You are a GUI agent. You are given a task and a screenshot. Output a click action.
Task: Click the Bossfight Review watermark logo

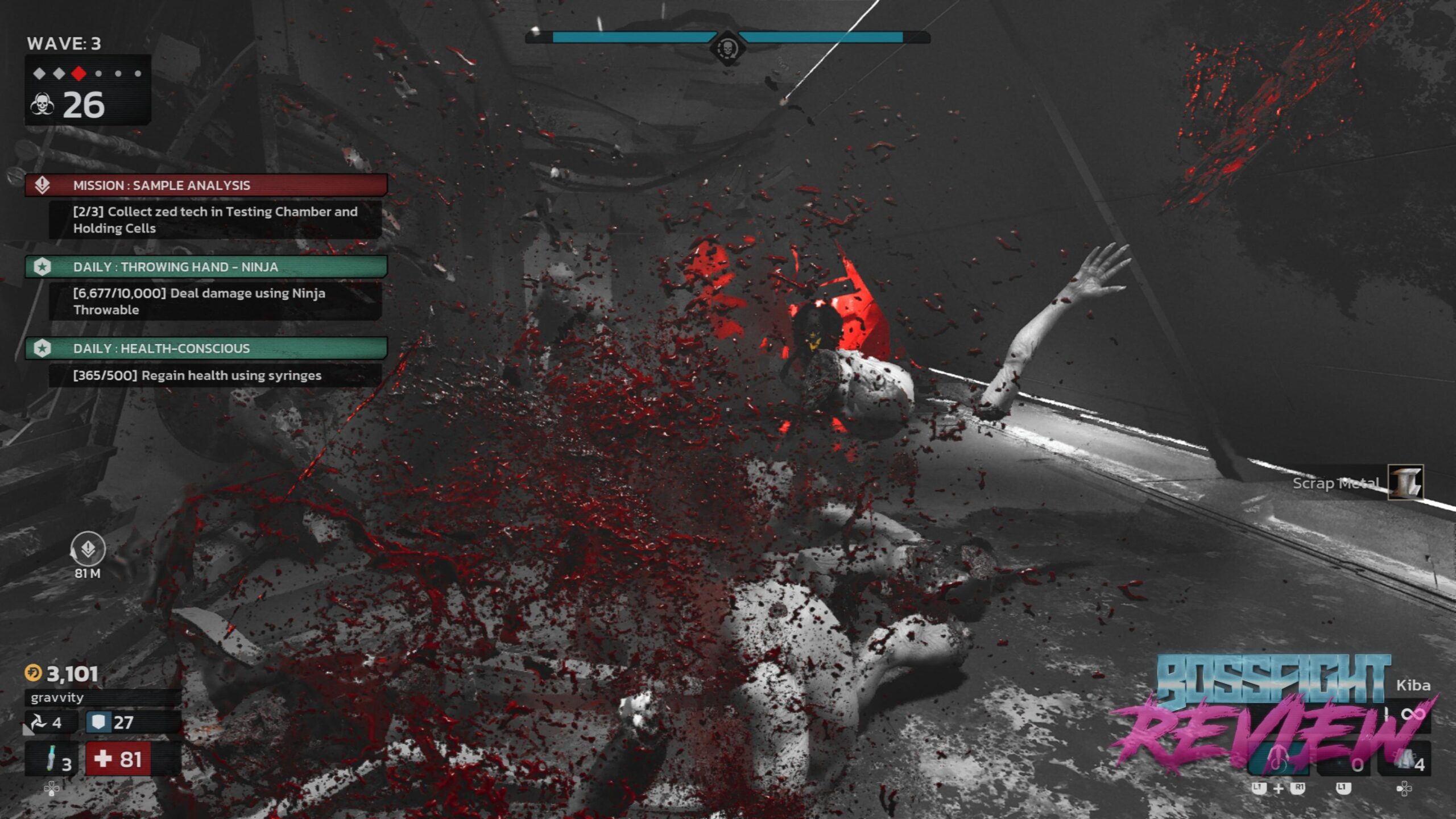coord(1273,711)
